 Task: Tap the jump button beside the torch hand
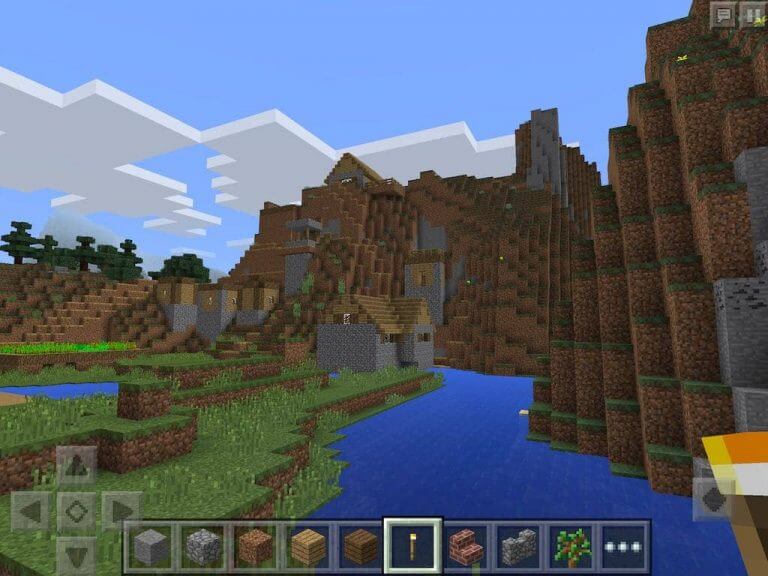tap(714, 497)
